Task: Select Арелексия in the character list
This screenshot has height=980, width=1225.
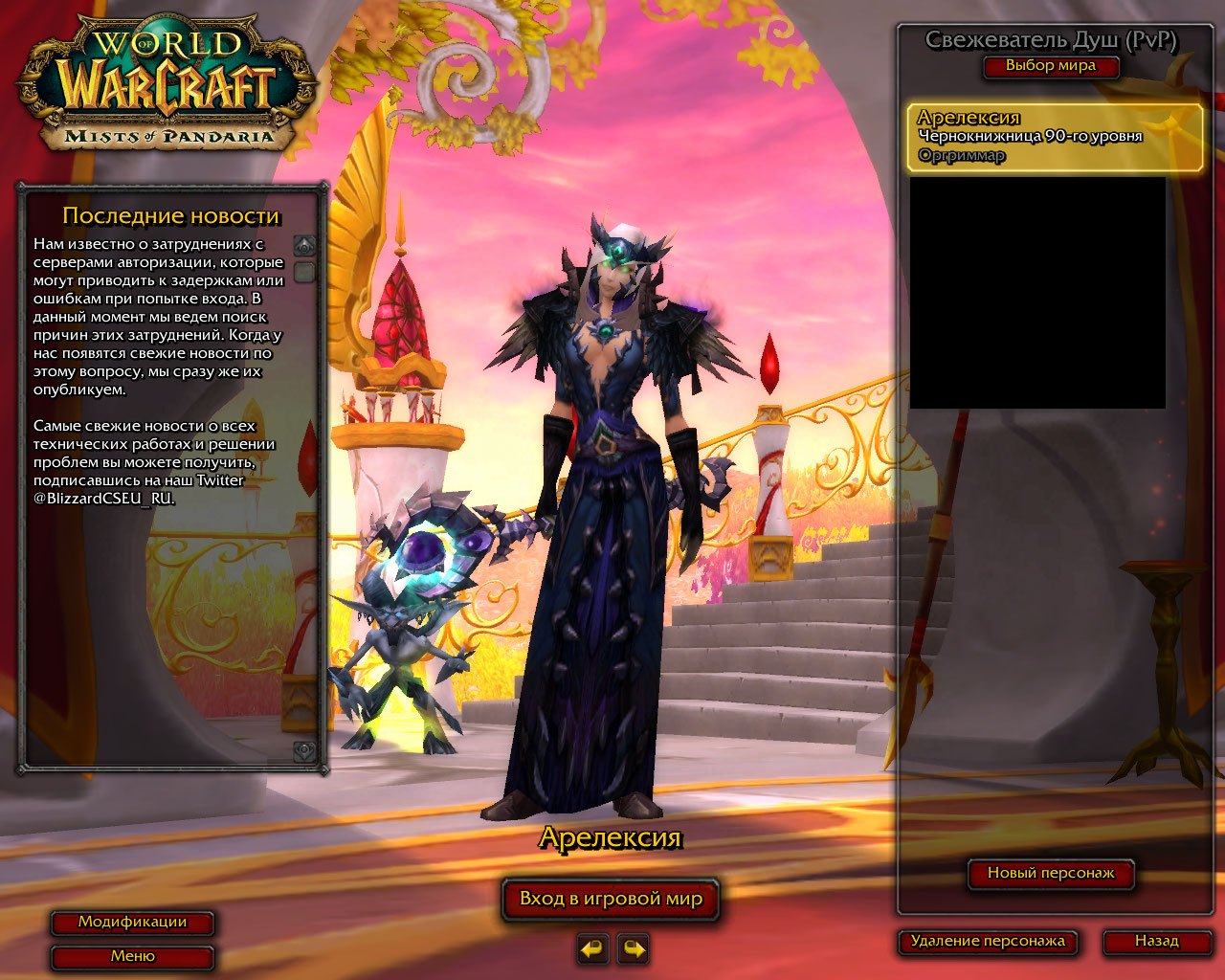Action: (1051, 134)
